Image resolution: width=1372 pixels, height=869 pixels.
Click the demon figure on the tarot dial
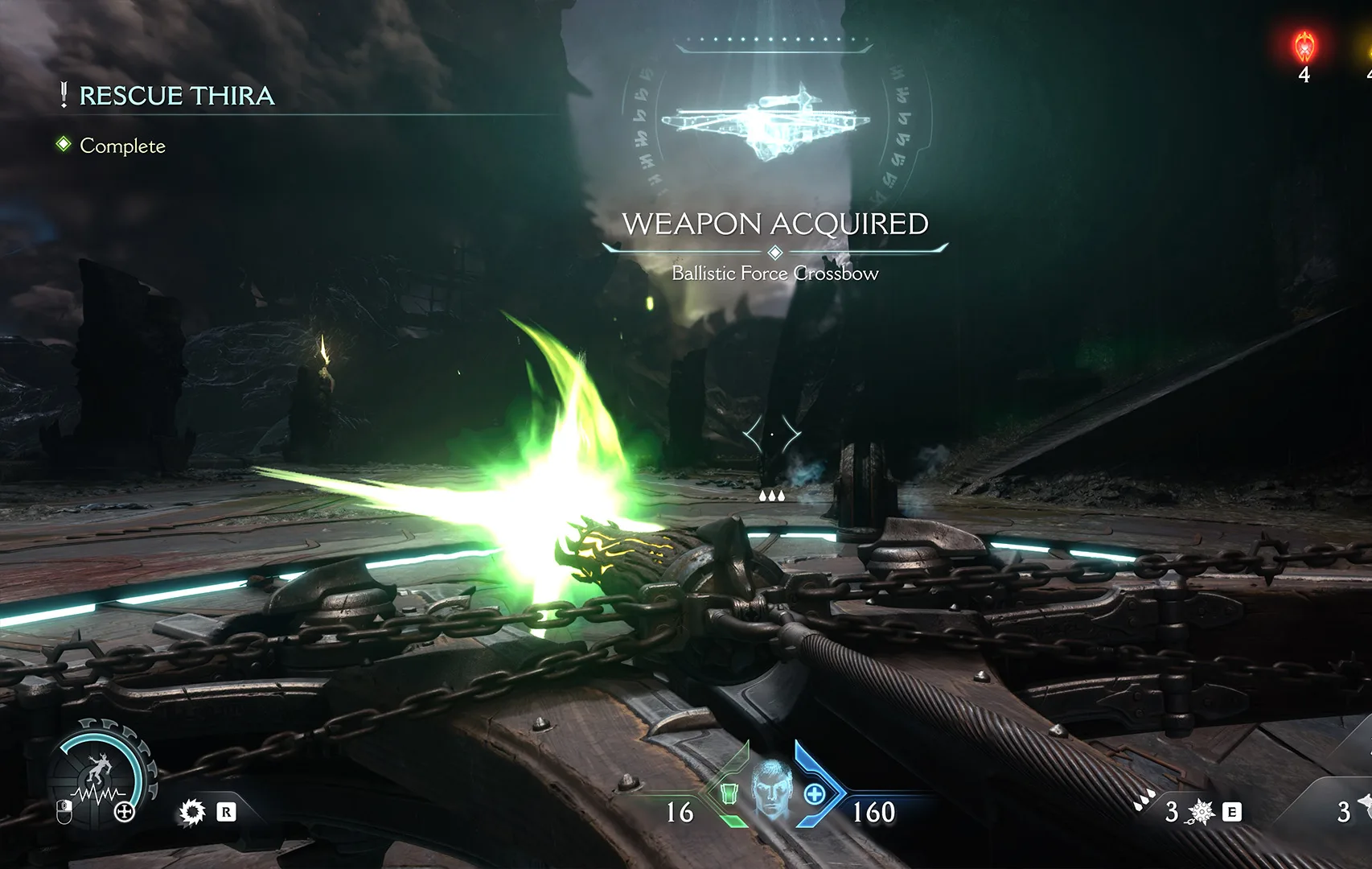(x=100, y=768)
